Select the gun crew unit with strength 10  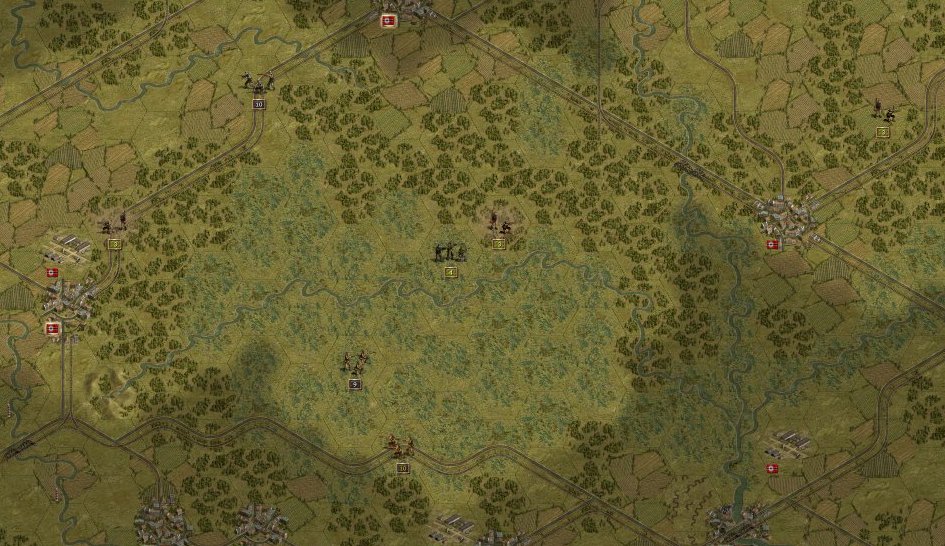[x=258, y=84]
